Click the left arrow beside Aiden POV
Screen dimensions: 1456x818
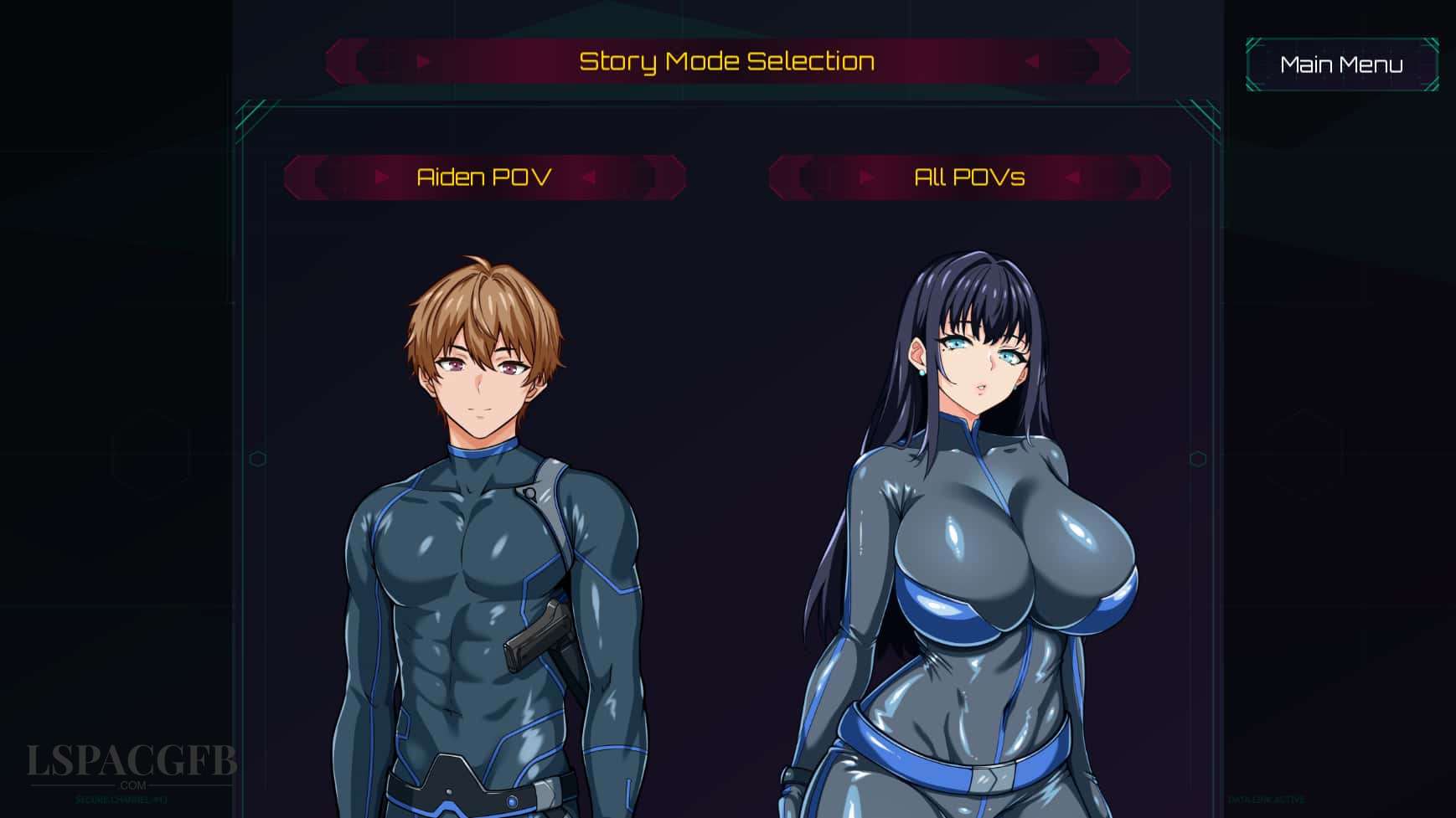click(383, 177)
